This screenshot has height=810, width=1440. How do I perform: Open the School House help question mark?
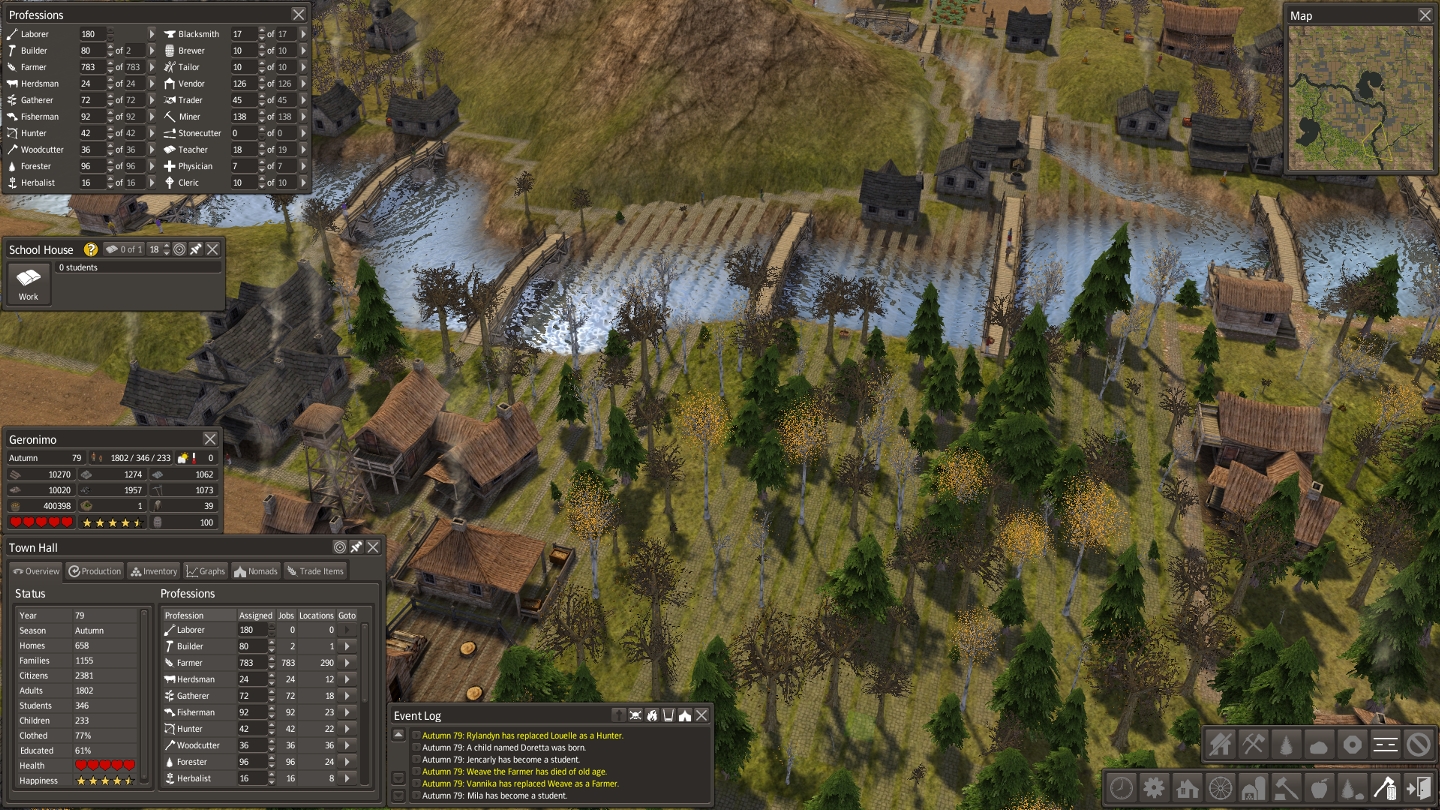coord(91,249)
